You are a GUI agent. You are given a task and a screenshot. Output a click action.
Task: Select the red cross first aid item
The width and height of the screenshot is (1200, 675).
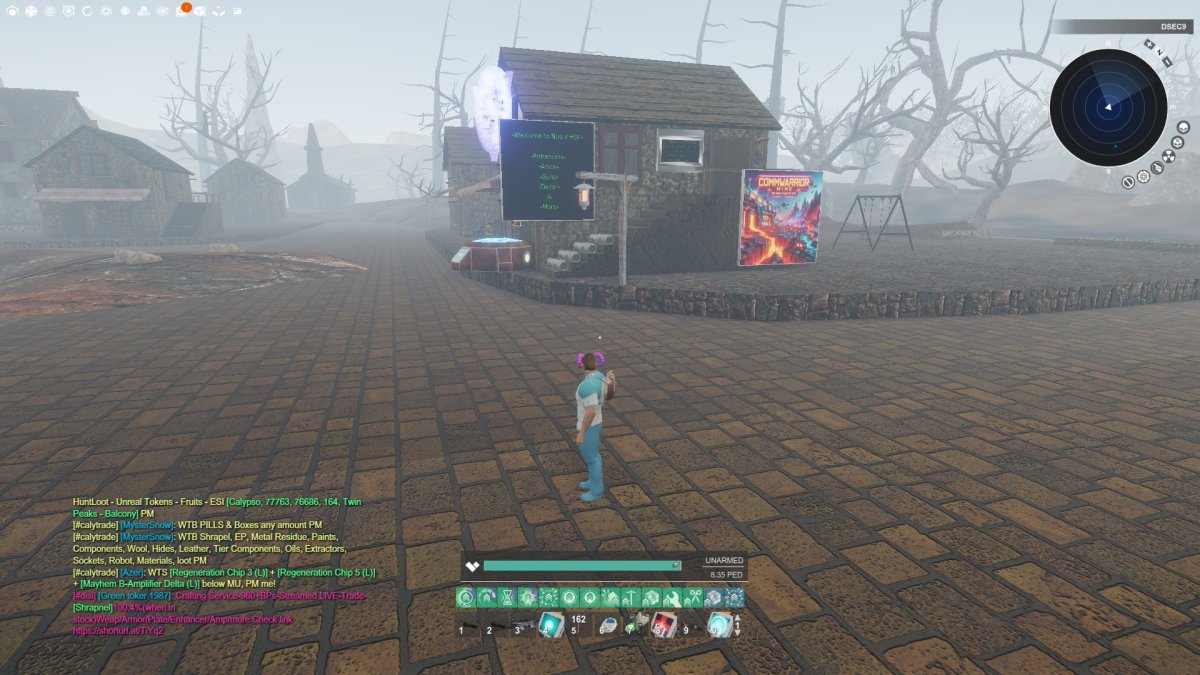click(662, 625)
